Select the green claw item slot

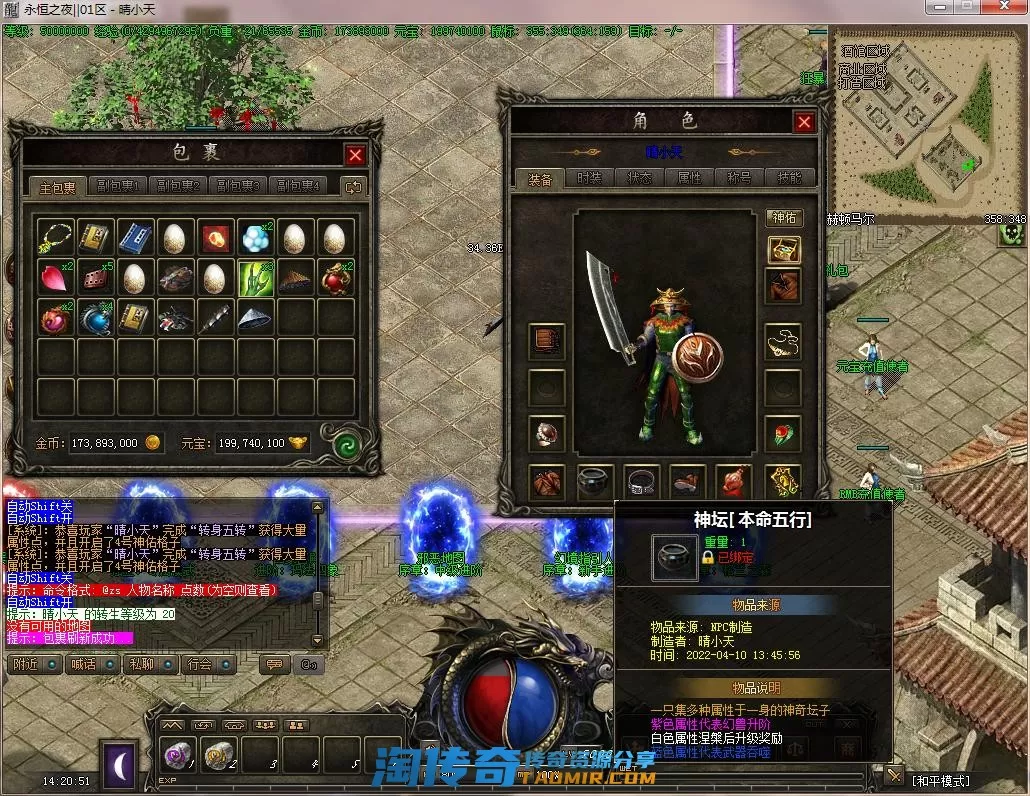coord(255,278)
